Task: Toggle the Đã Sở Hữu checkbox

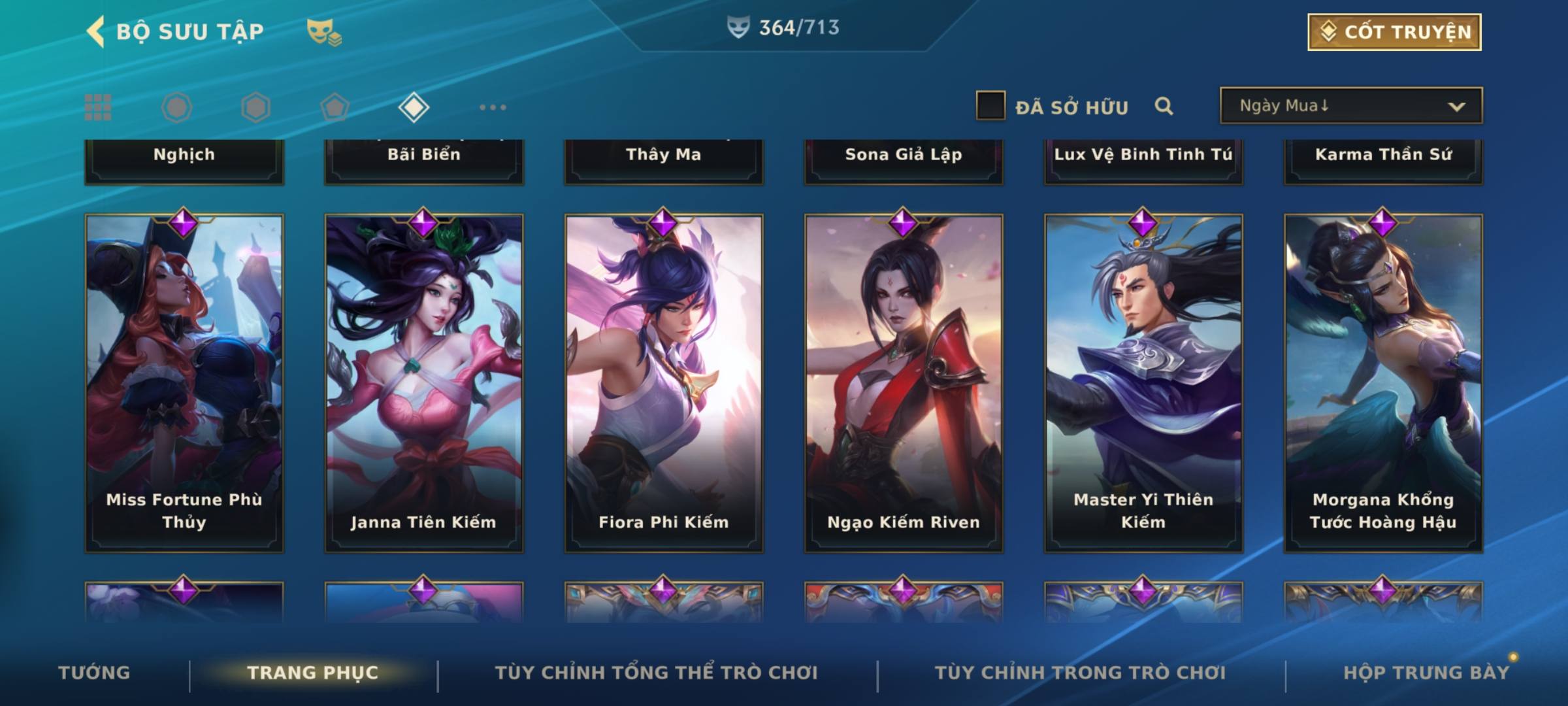Action: (x=990, y=106)
